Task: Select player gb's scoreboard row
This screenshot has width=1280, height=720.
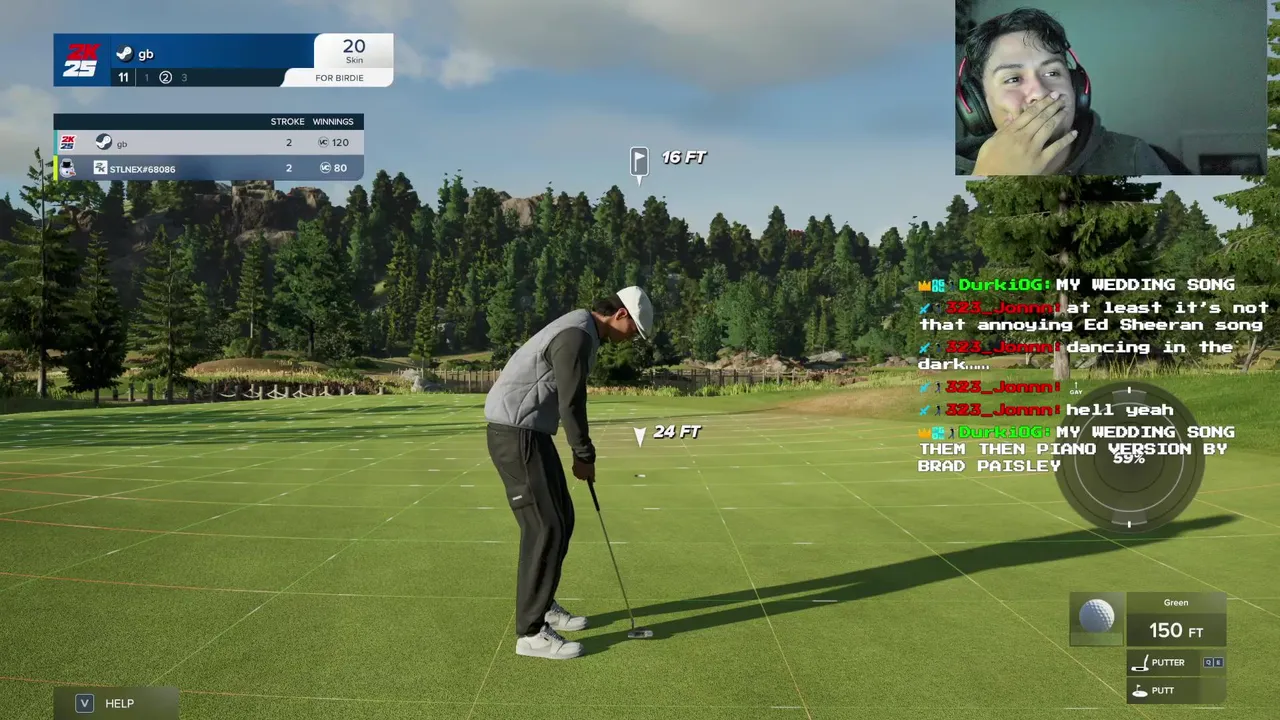Action: 208,143
